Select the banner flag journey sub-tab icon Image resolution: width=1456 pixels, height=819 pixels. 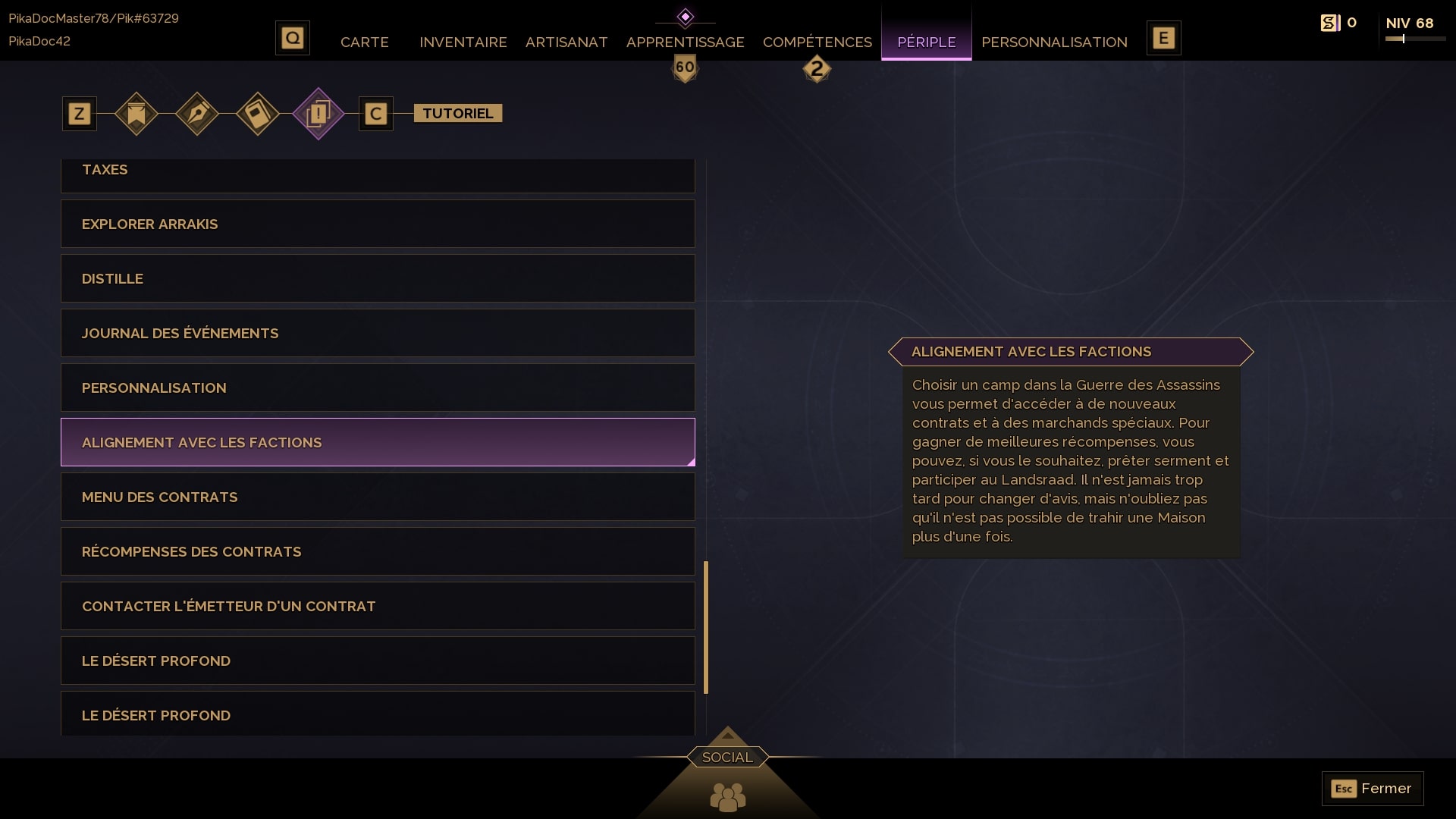[136, 114]
